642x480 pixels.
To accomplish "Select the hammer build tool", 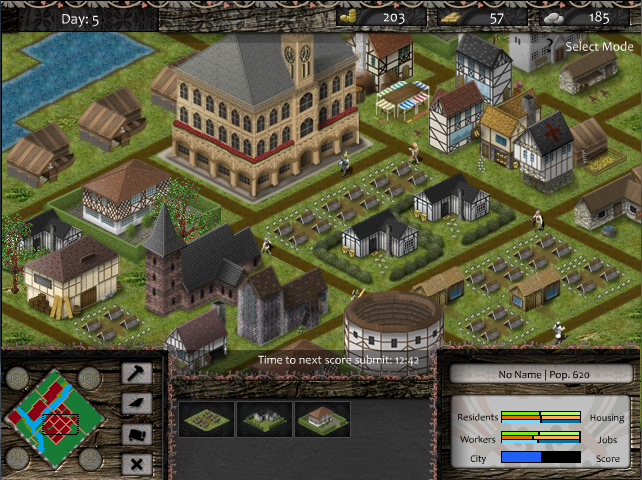I will pyautogui.click(x=136, y=373).
